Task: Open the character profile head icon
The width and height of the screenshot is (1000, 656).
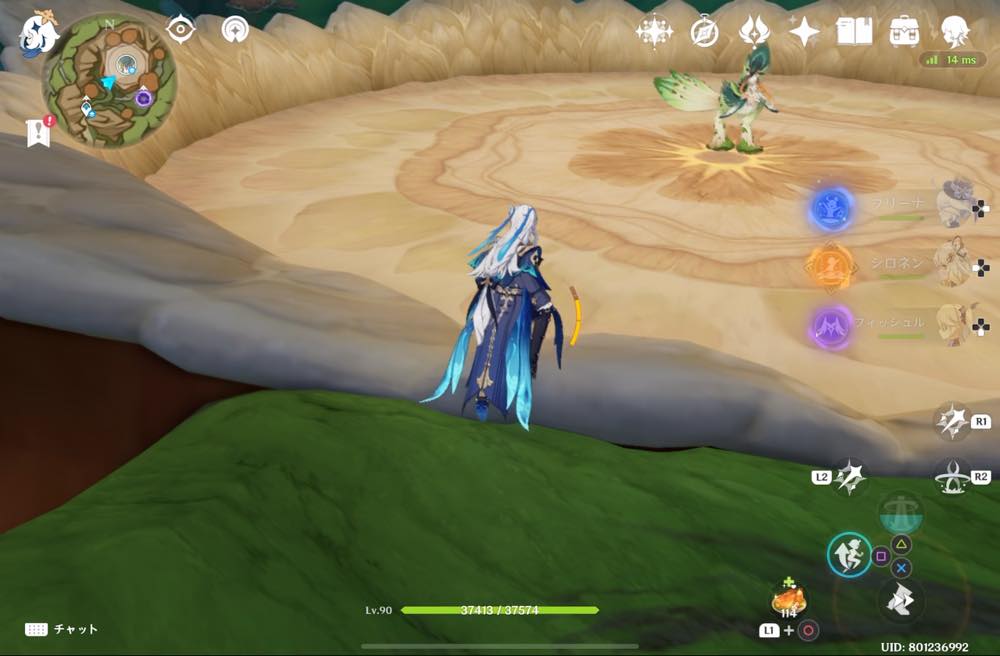Action: click(955, 32)
